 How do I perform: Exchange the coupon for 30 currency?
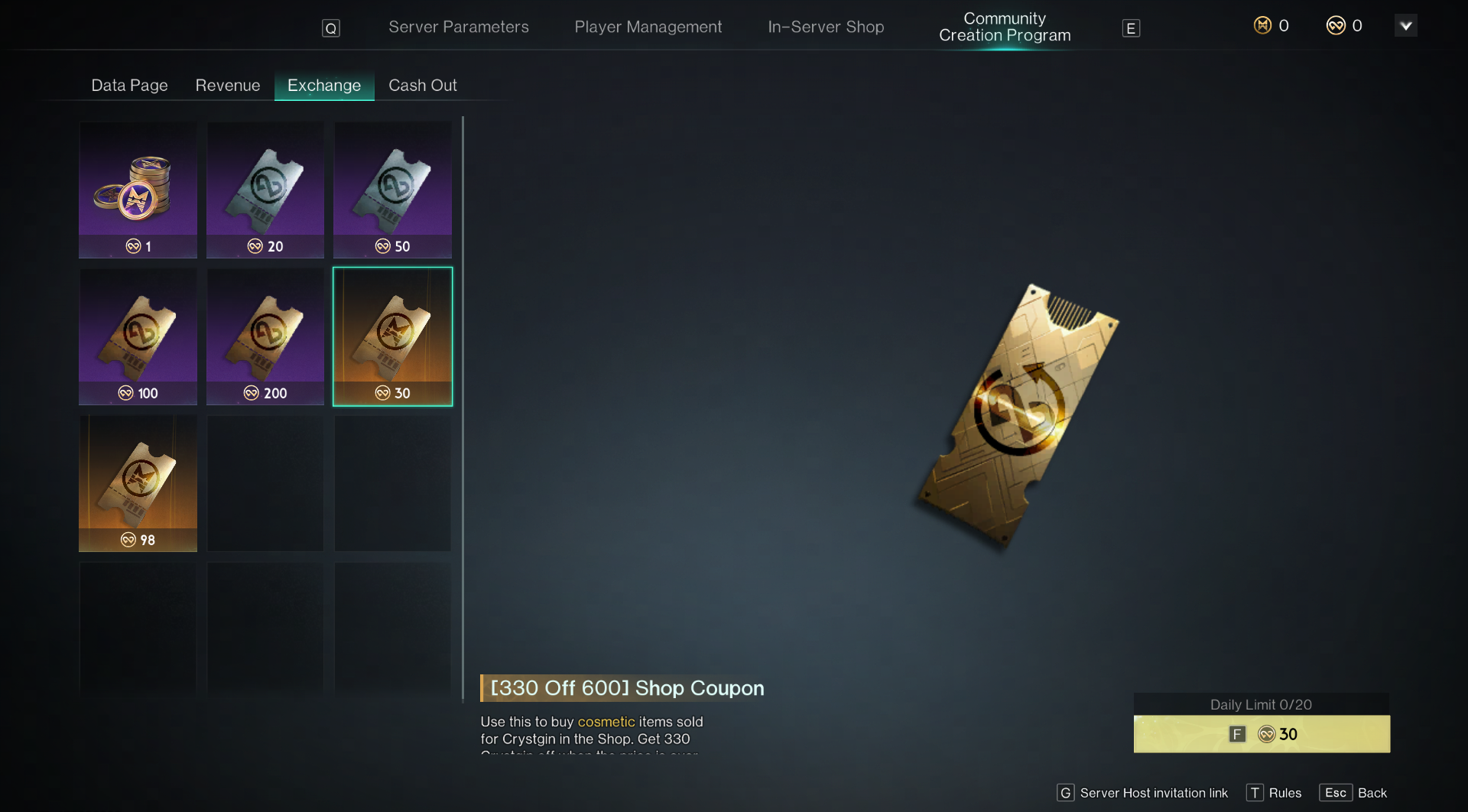(1262, 734)
